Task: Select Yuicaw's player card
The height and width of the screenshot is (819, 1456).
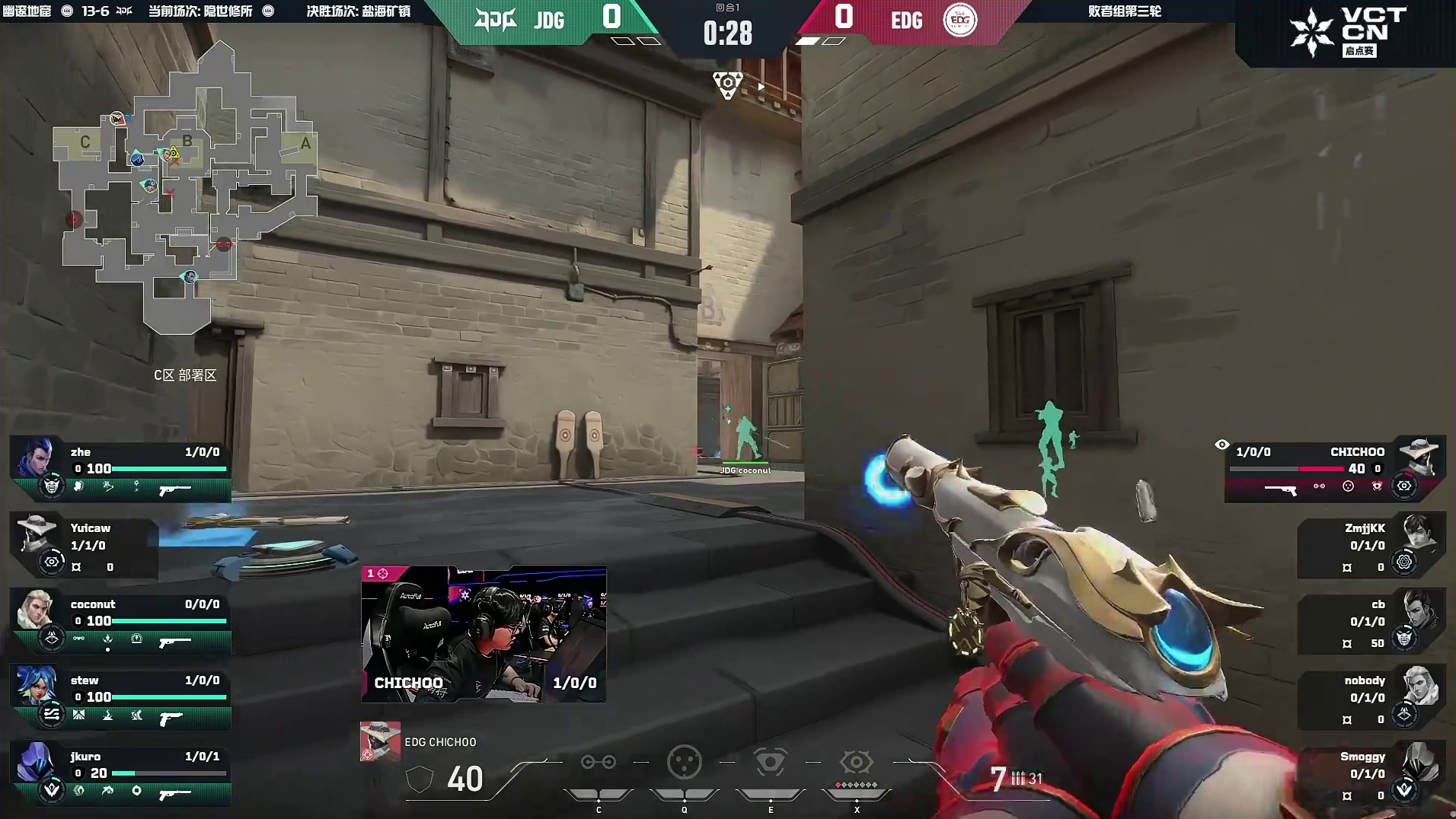Action: coord(84,546)
